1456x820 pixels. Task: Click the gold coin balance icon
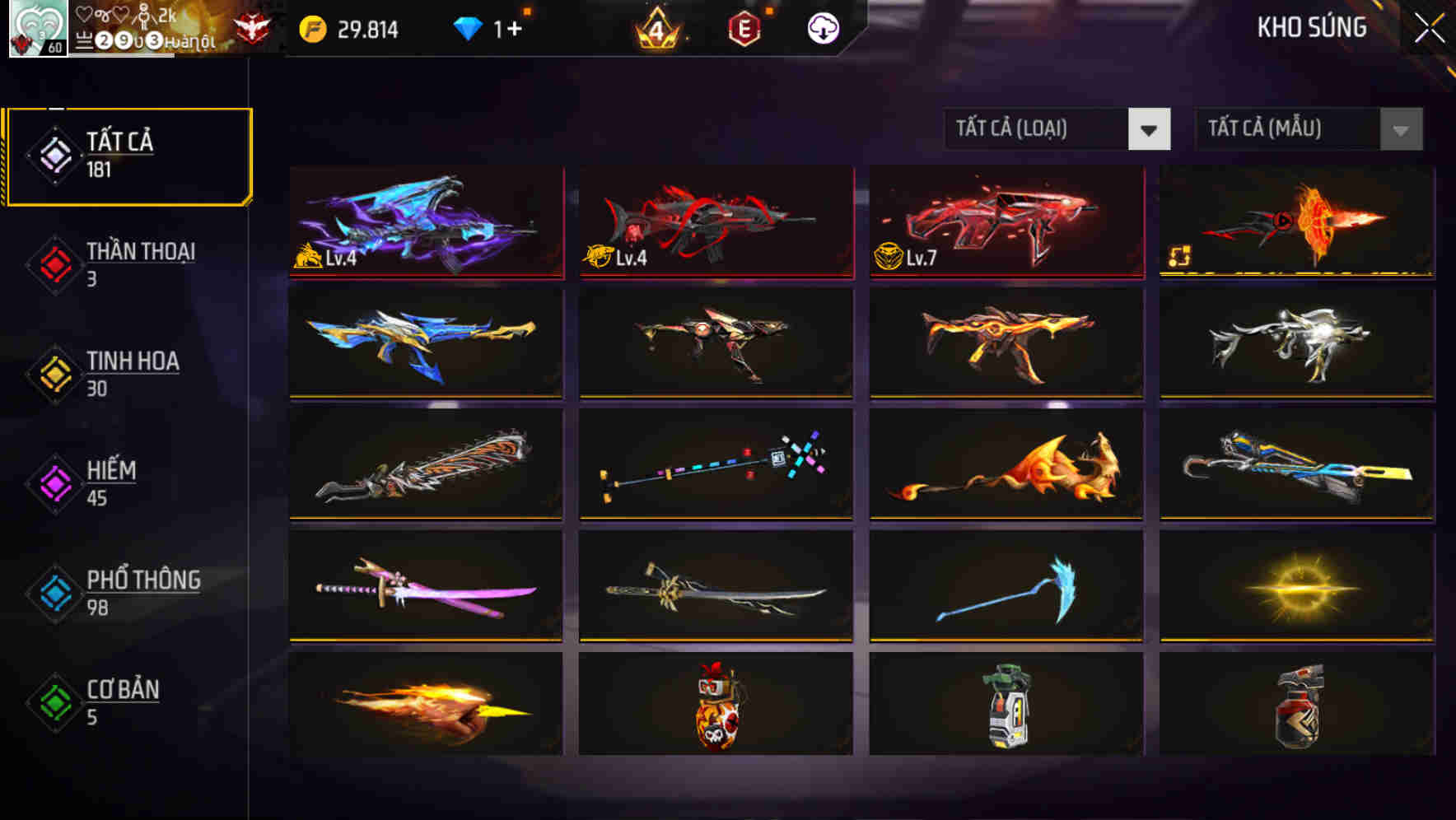click(x=314, y=27)
